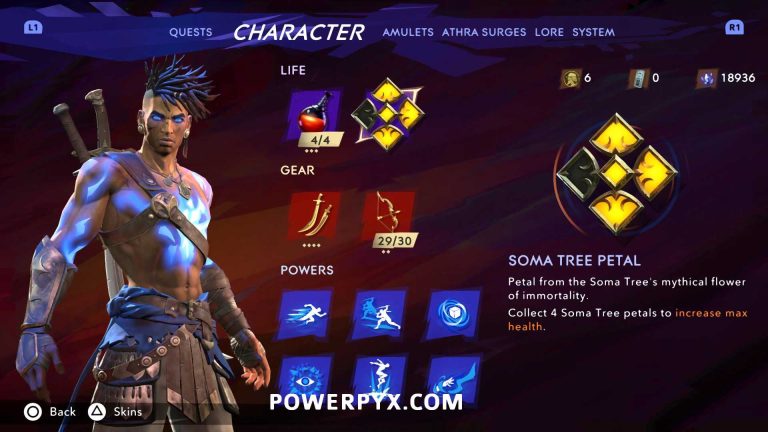Viewport: 768px width, 432px height.
Task: Open the Quests tab
Action: click(x=190, y=32)
